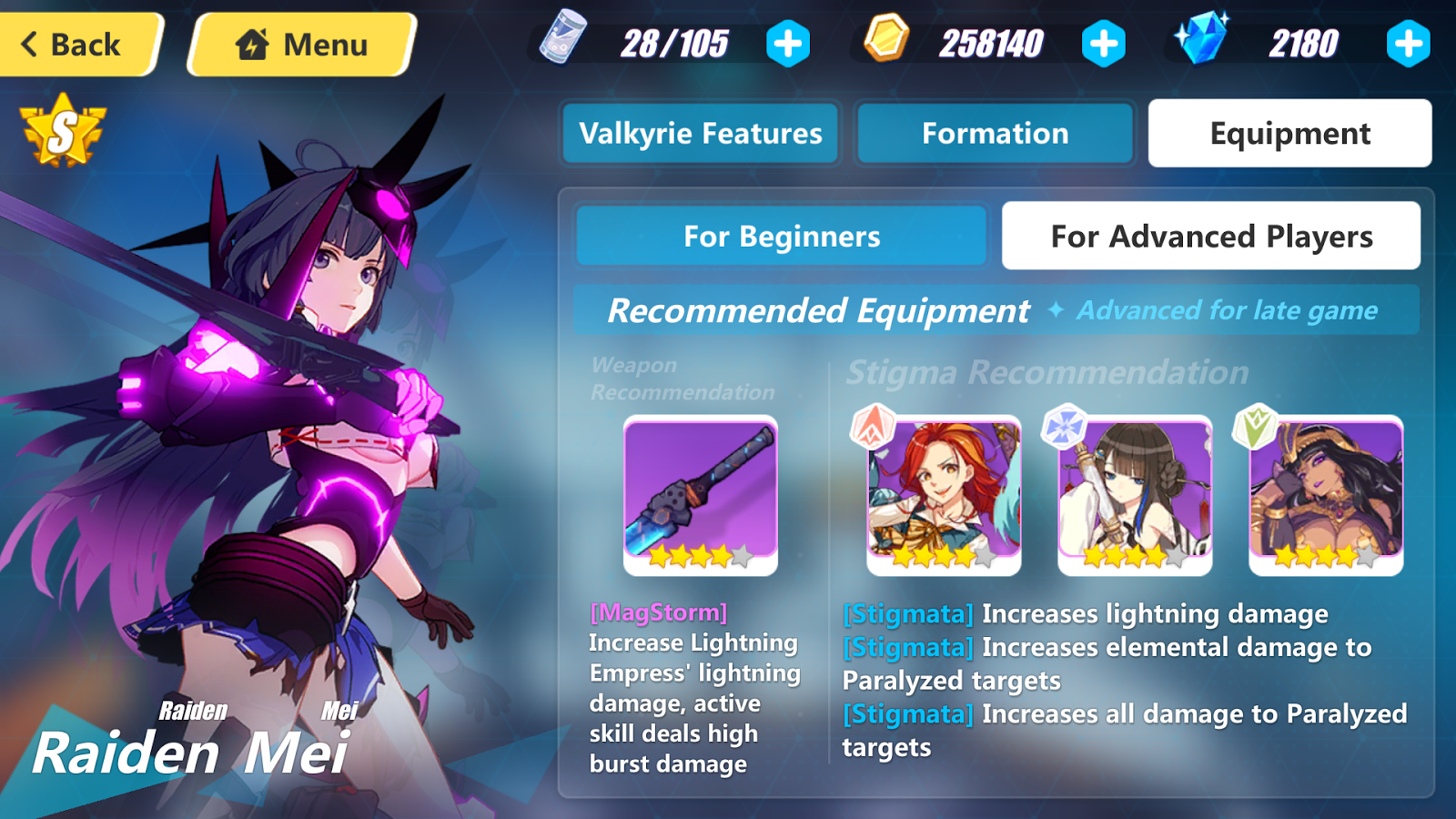Click the Advanced for late game label
The width and height of the screenshot is (1456, 819).
click(1227, 310)
